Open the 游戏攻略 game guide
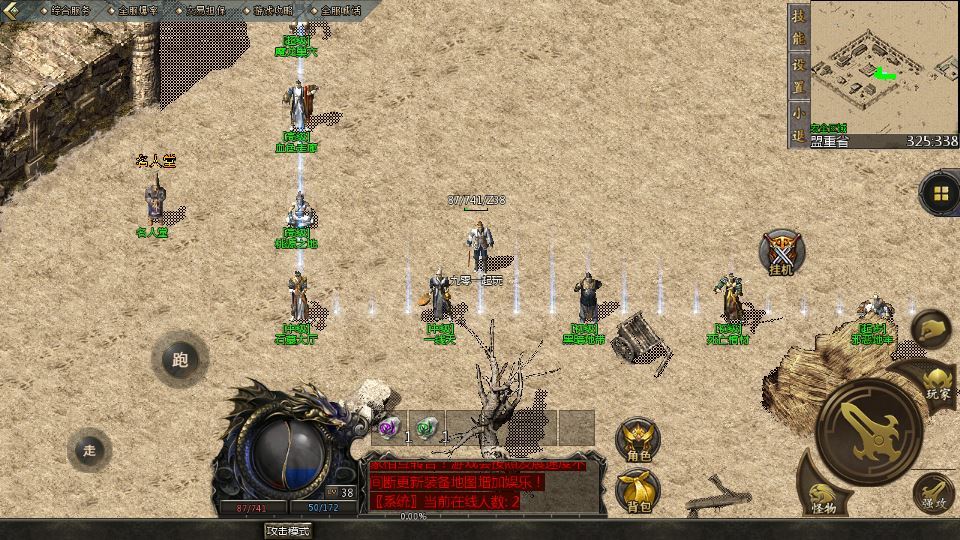This screenshot has width=960, height=540. (x=274, y=10)
